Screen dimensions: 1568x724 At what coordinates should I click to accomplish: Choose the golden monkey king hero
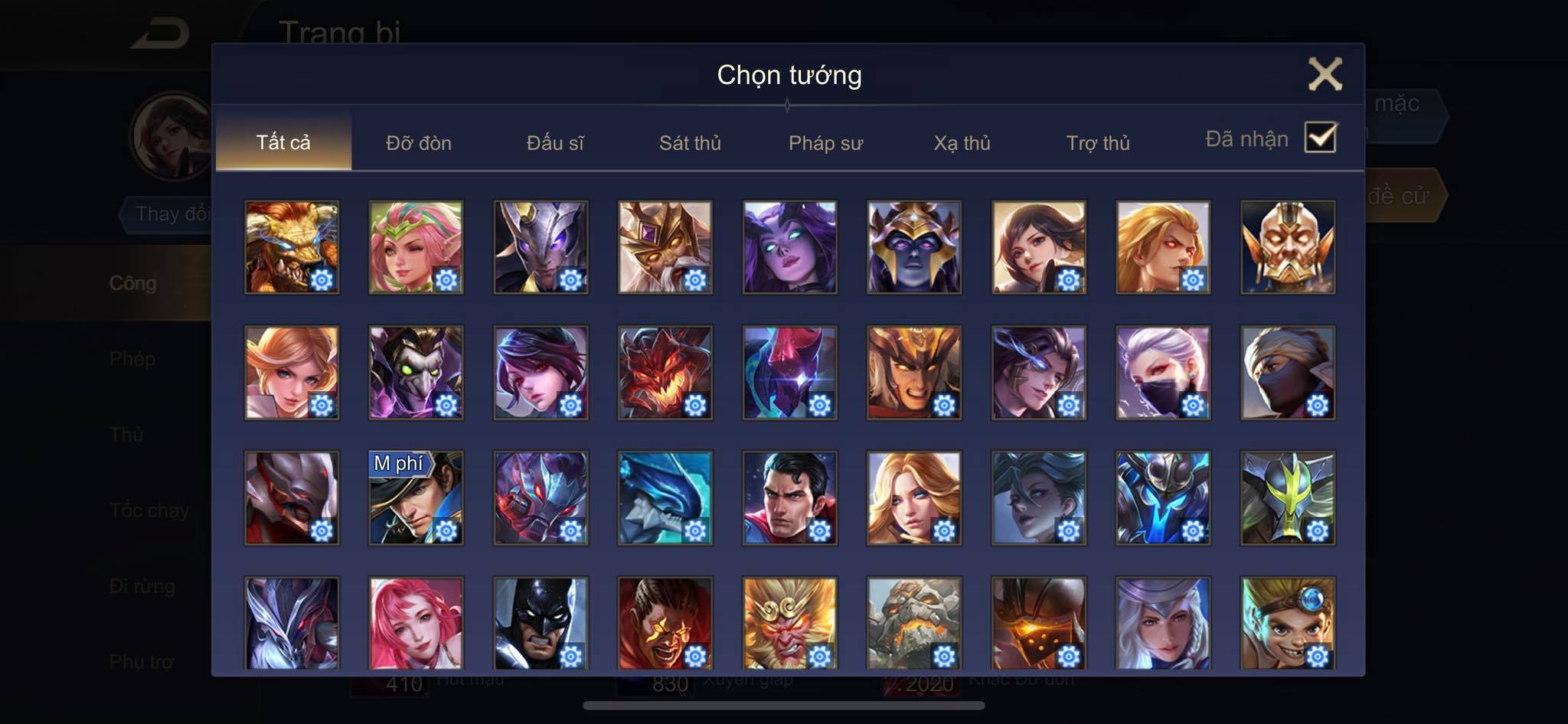tap(789, 623)
